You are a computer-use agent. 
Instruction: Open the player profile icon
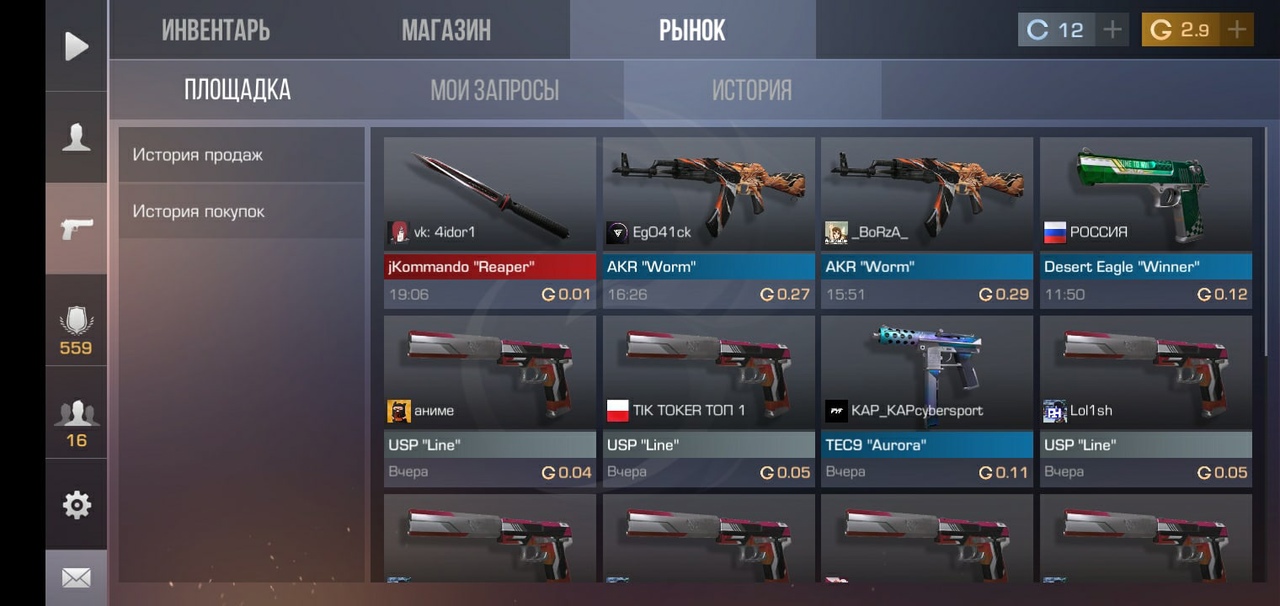76,137
